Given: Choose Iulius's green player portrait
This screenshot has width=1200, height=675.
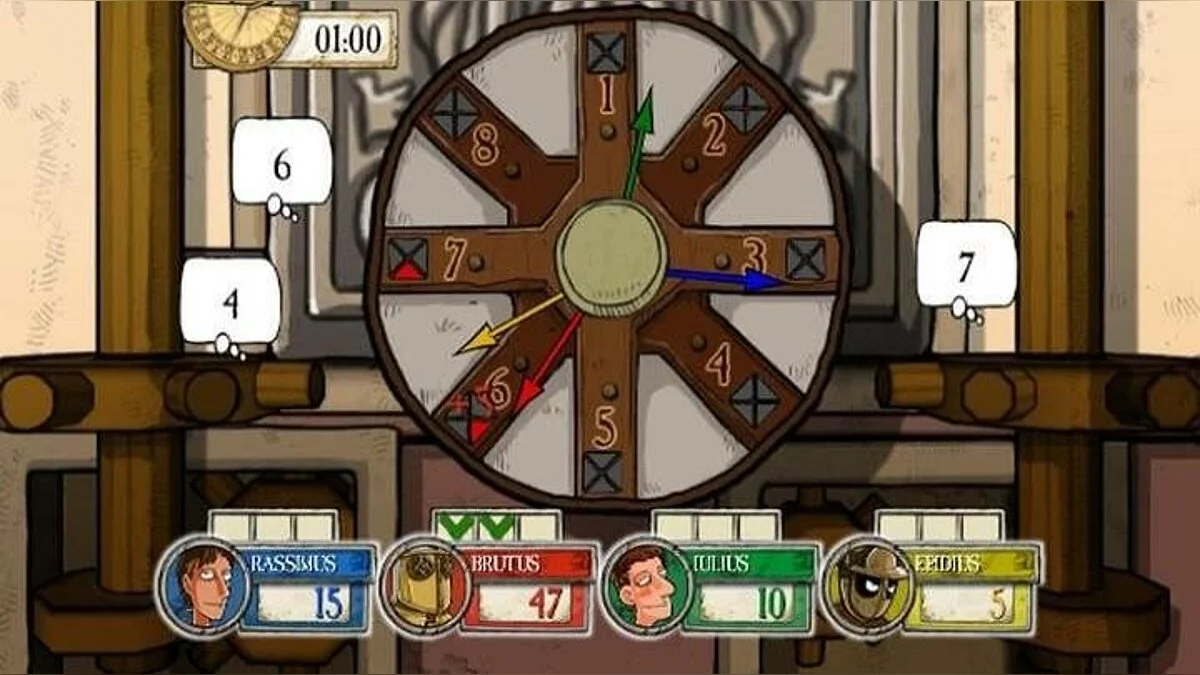Looking at the screenshot, I should point(648,587).
